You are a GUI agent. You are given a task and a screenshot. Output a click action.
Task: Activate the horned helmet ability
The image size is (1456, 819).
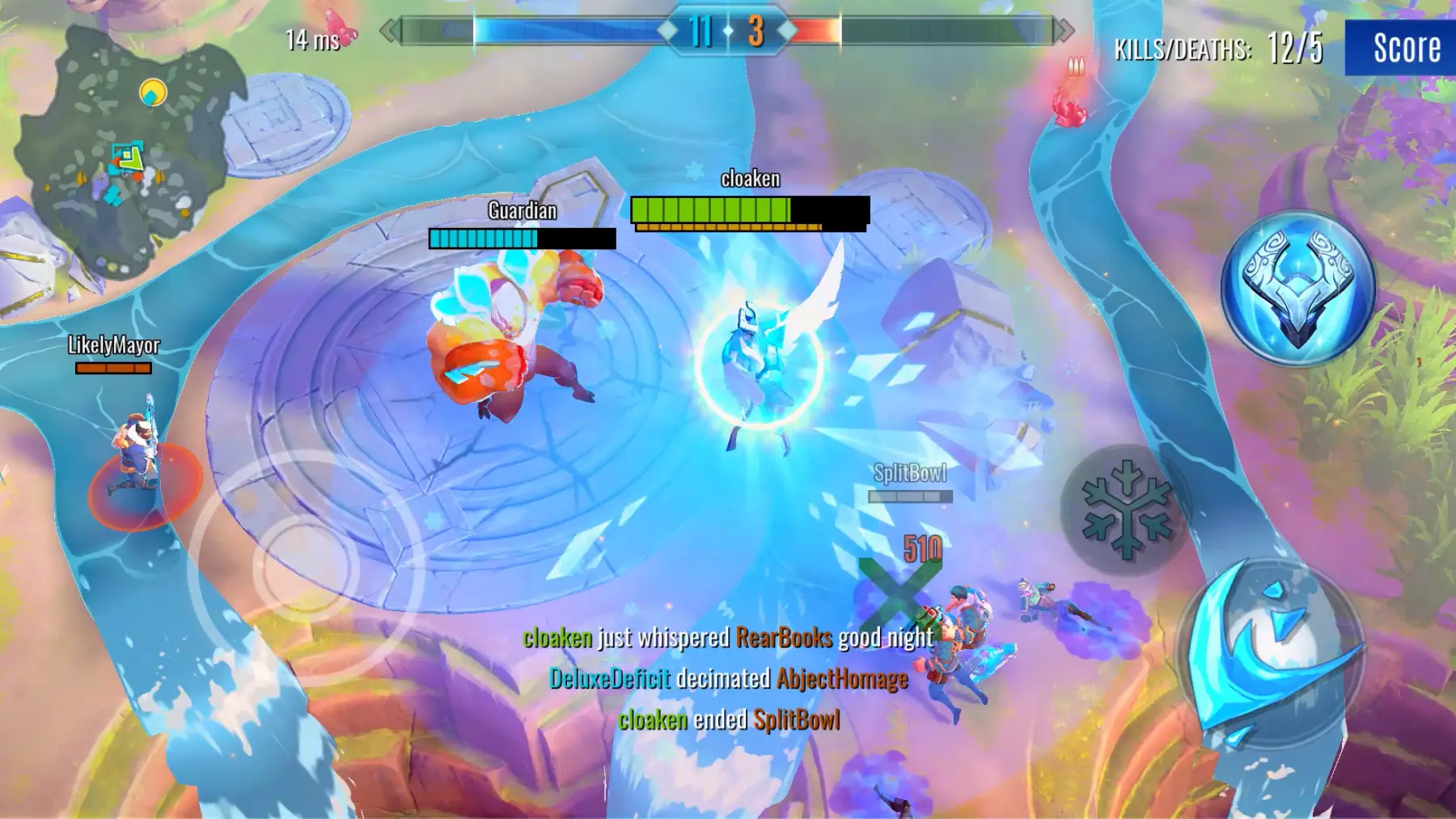pos(1297,289)
